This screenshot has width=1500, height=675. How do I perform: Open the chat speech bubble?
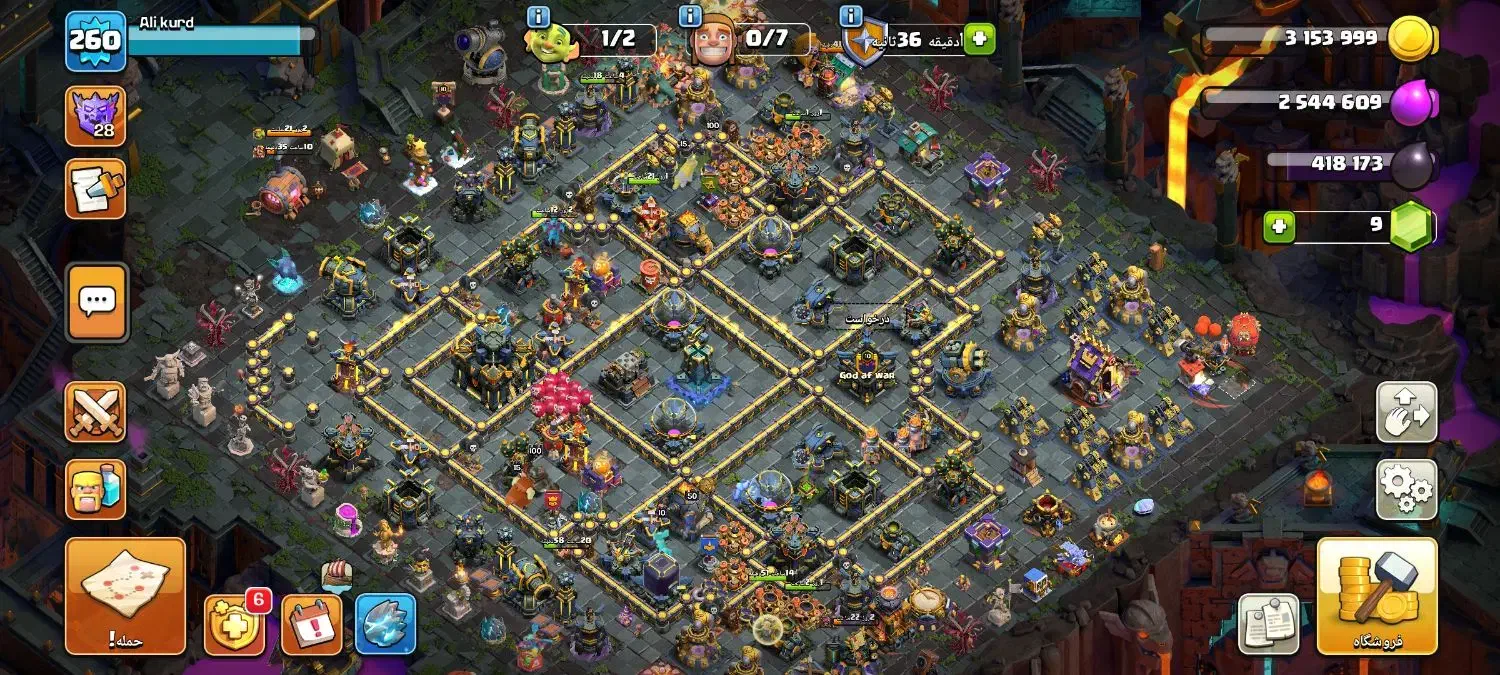tap(96, 301)
